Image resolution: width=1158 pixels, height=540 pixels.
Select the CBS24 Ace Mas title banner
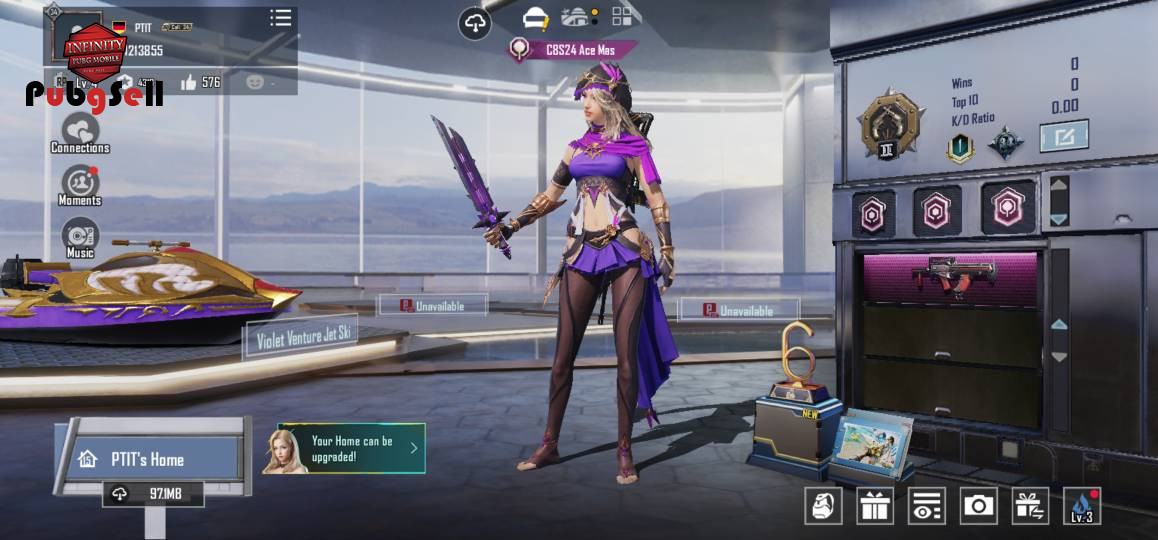[x=573, y=49]
